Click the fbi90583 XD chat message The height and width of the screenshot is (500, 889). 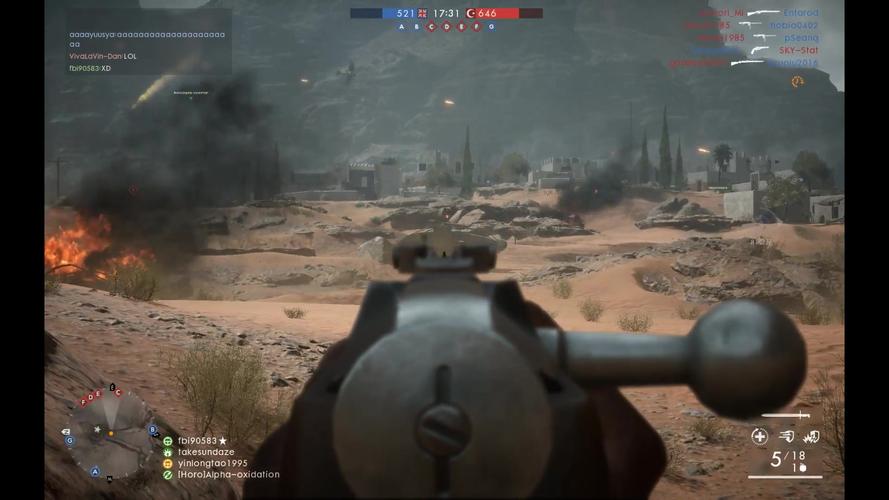coord(90,69)
